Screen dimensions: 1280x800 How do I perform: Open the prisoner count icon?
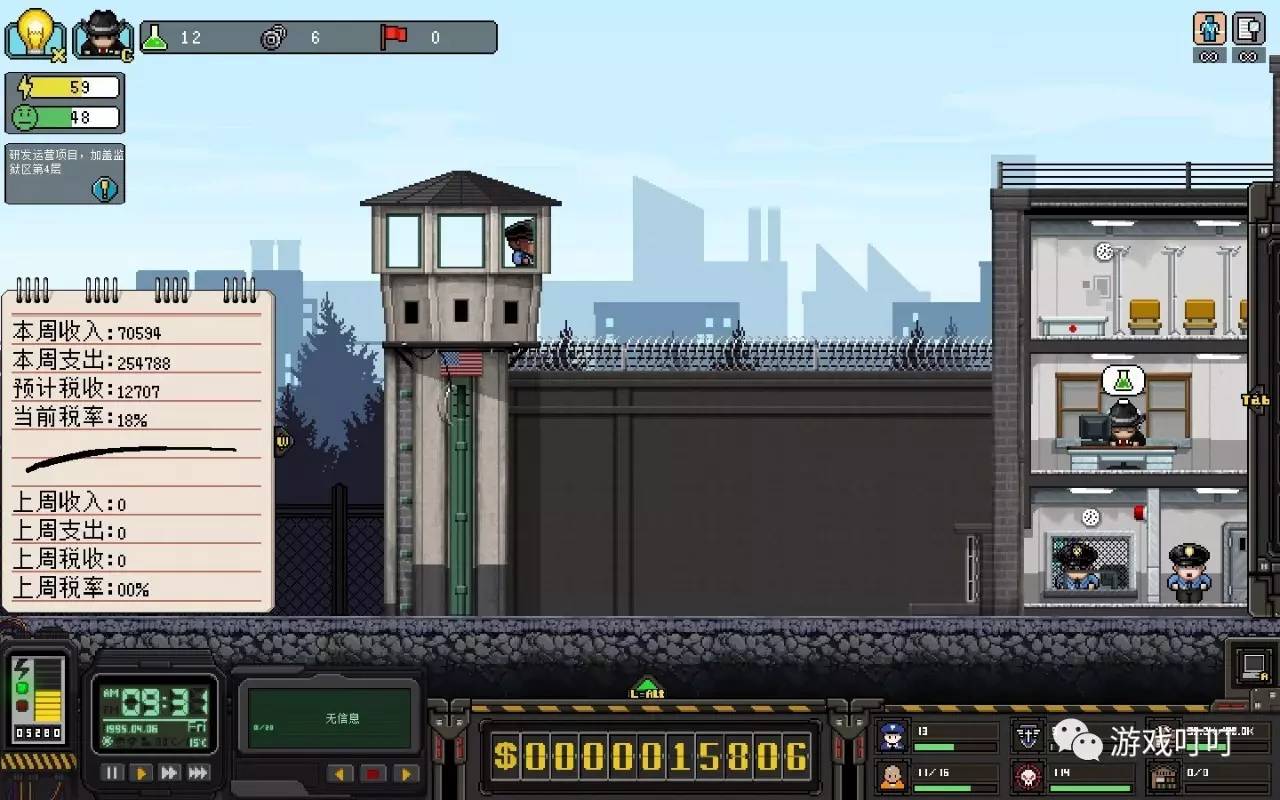pos(892,776)
